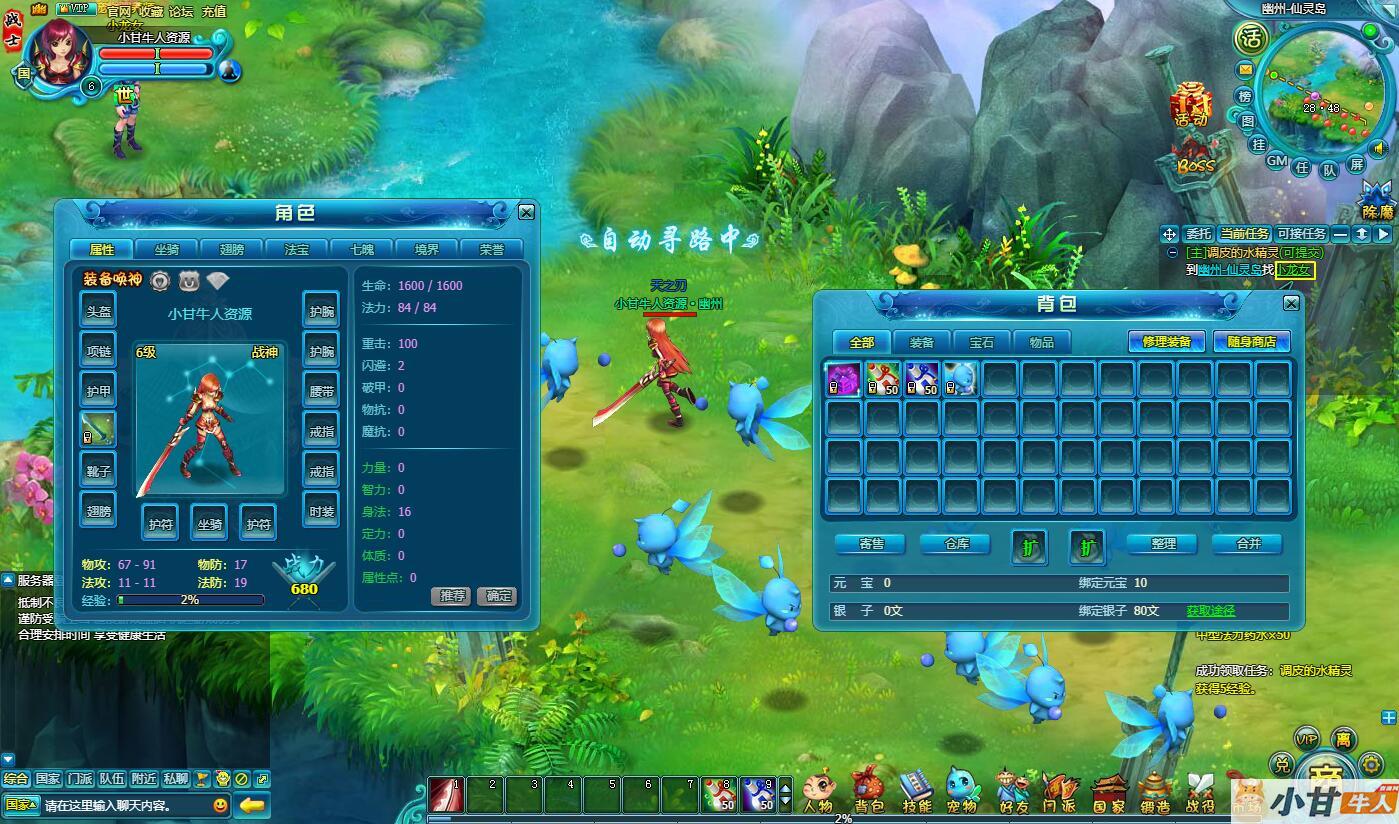Click the 推荐 attribute recommend button
Screen dimensions: 1399x824
(451, 596)
